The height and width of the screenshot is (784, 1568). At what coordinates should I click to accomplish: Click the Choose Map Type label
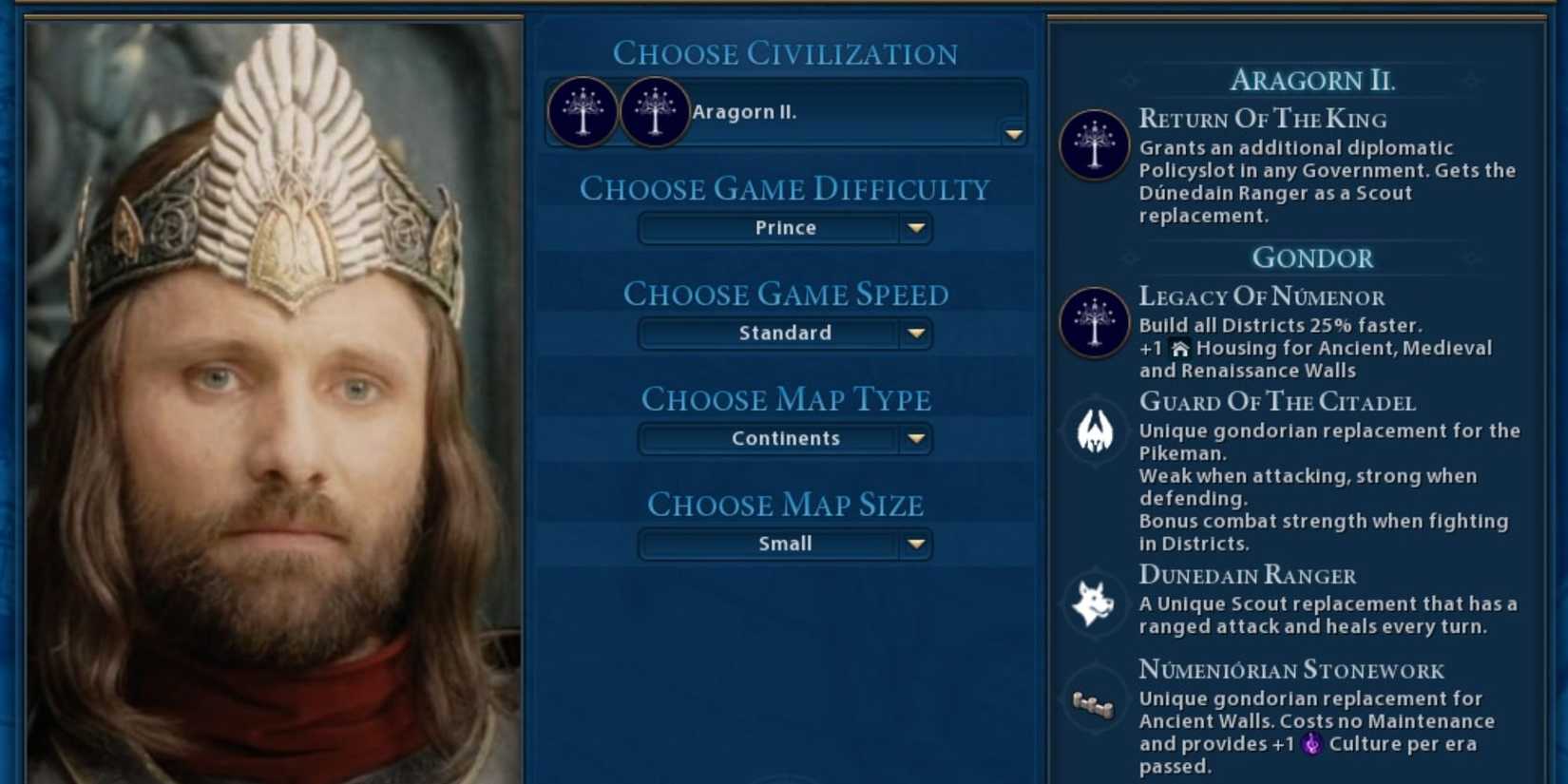(x=787, y=399)
